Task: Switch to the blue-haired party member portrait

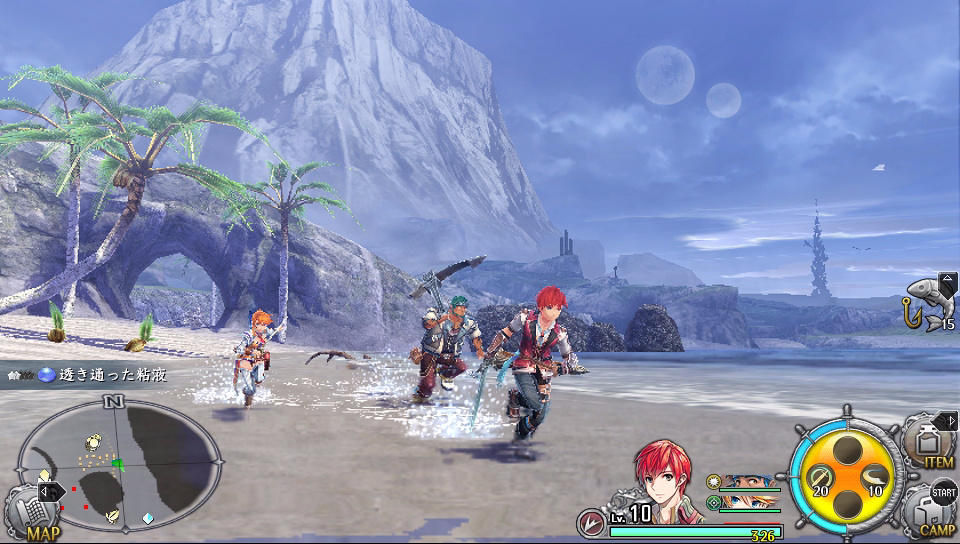Action: click(x=749, y=481)
